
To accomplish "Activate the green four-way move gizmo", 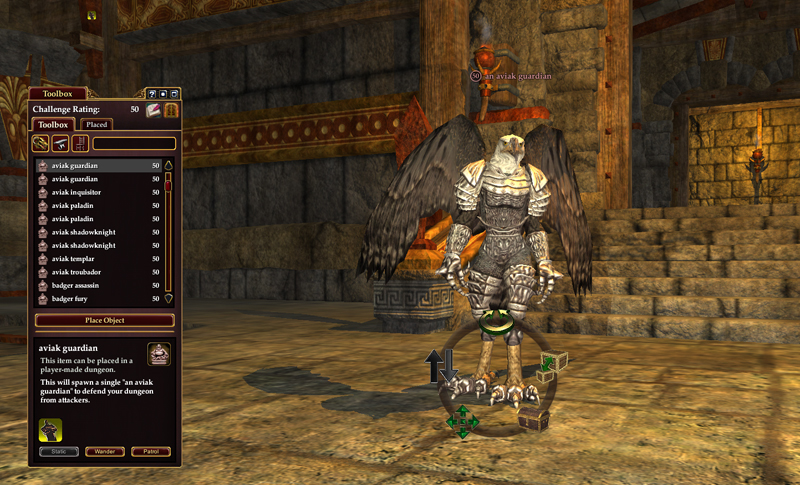I will (463, 422).
